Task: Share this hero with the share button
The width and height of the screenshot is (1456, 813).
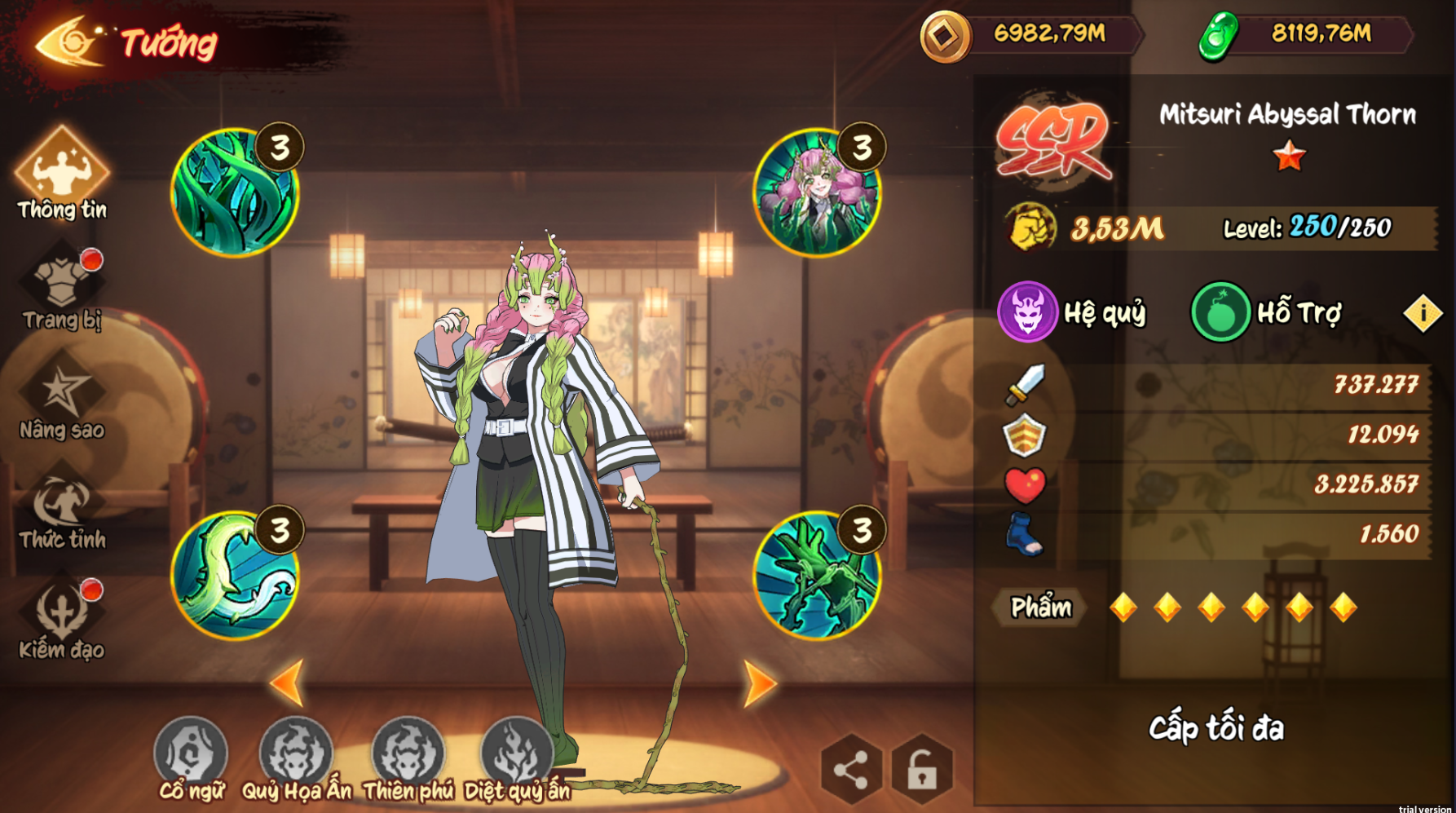Action: click(851, 769)
